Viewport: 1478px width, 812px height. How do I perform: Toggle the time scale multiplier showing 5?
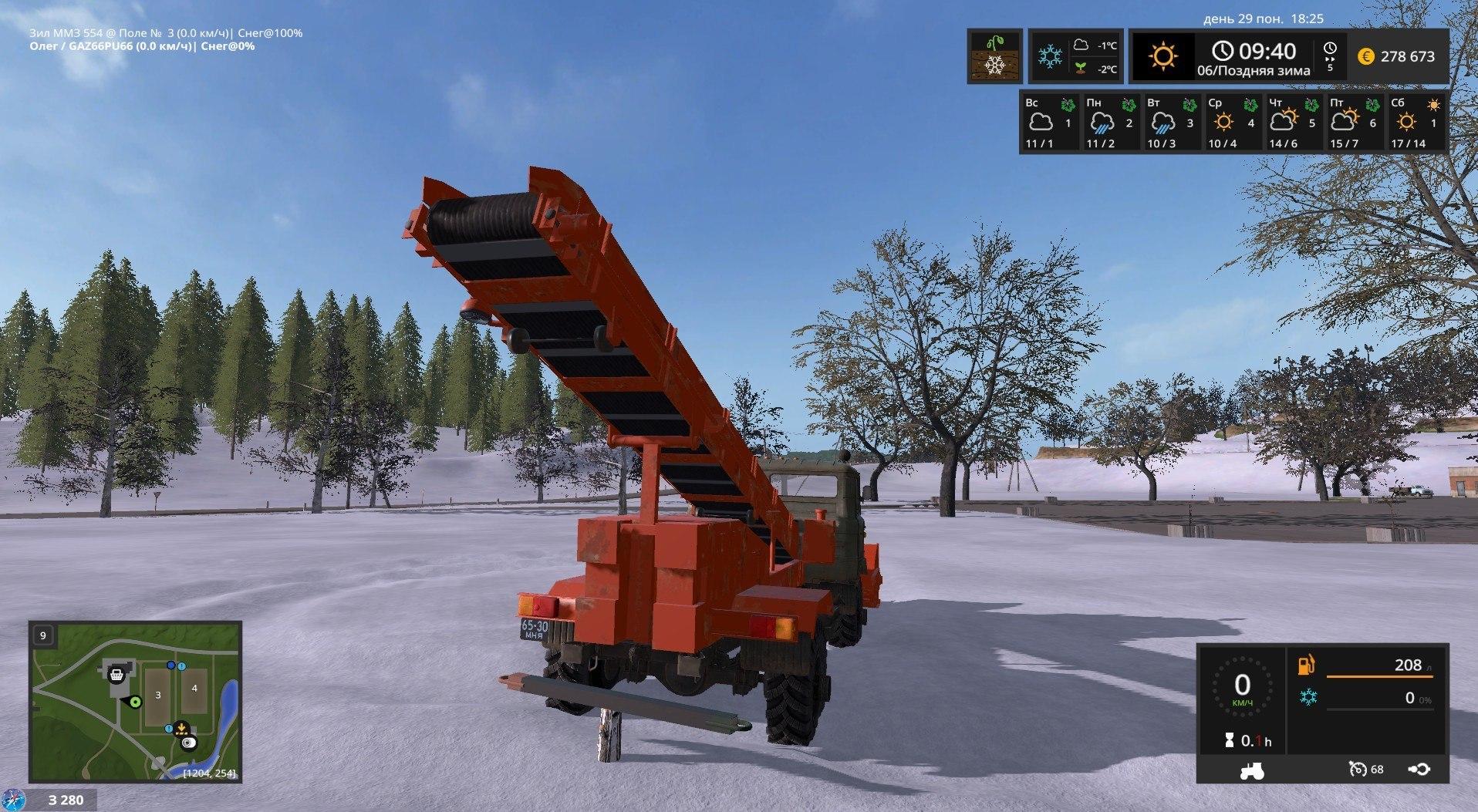click(1330, 56)
